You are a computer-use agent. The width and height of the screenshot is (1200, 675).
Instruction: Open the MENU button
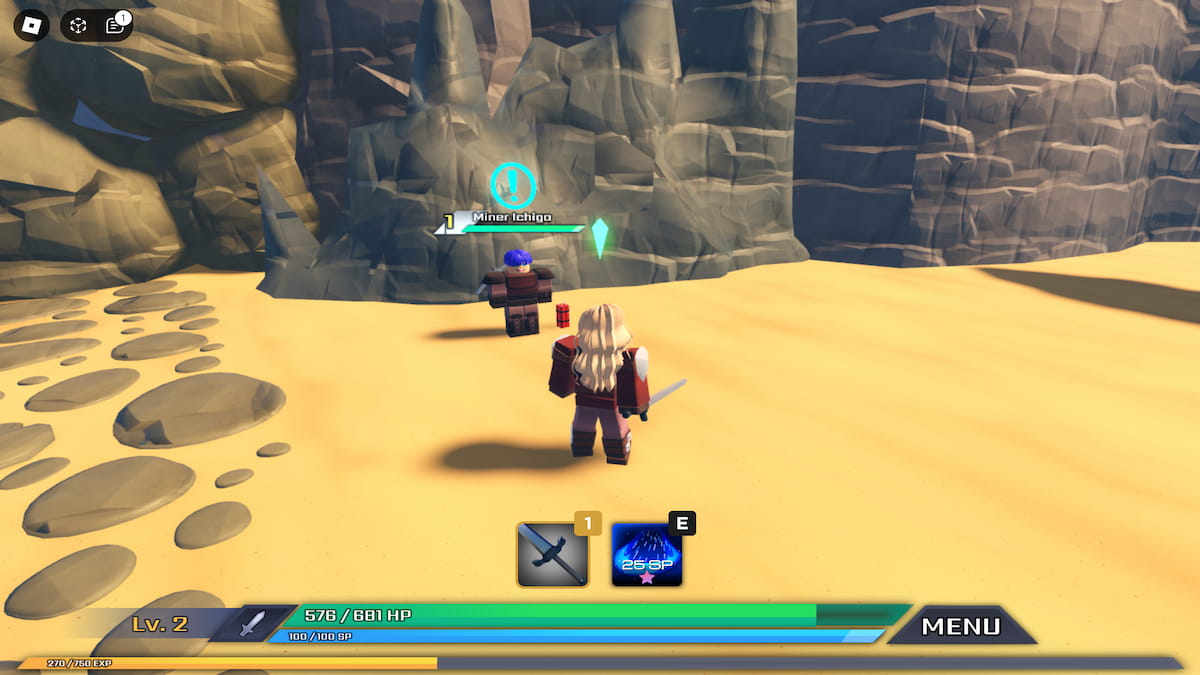click(x=960, y=626)
